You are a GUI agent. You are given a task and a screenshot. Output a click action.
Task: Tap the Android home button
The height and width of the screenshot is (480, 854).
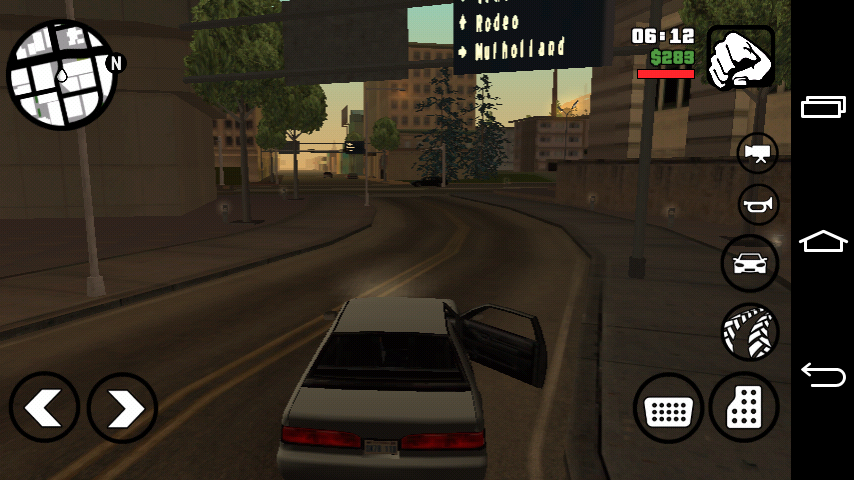pyautogui.click(x=823, y=241)
